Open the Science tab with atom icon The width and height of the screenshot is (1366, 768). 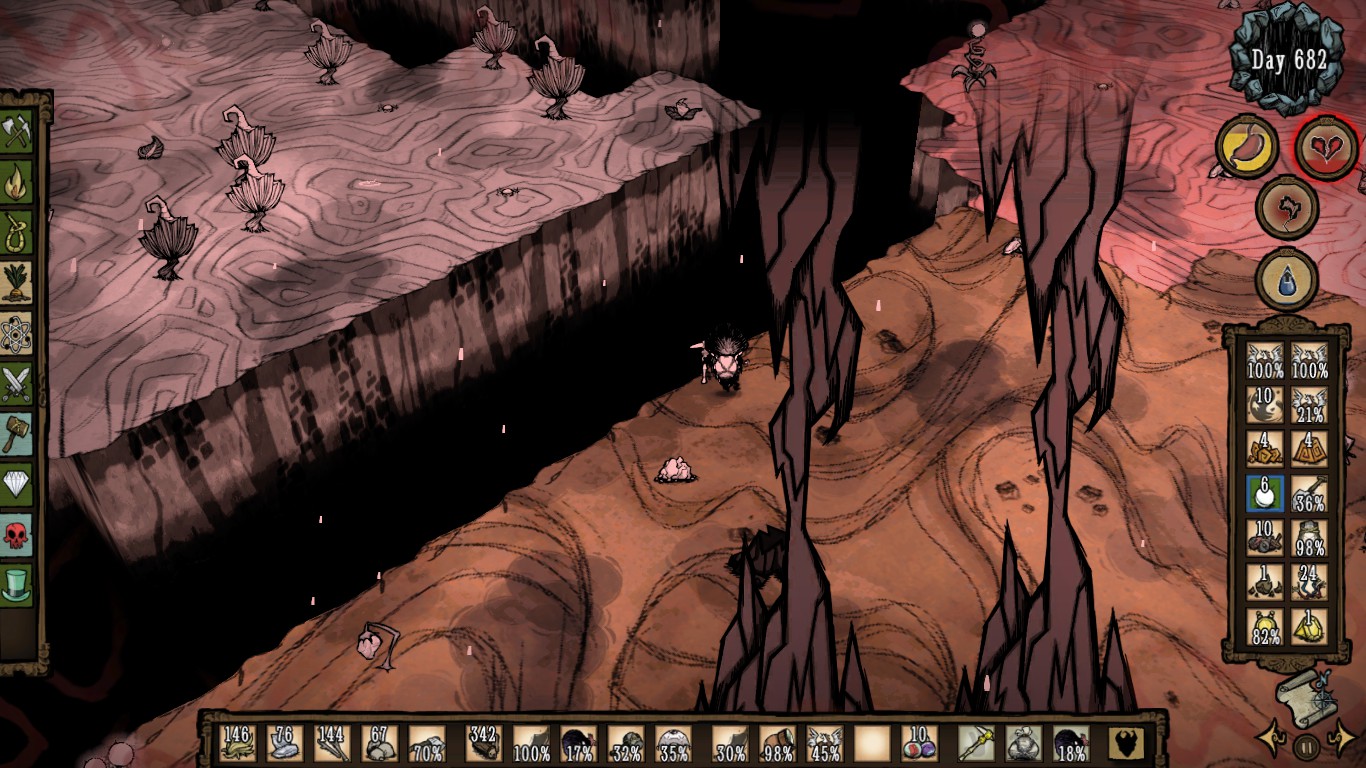tap(17, 333)
